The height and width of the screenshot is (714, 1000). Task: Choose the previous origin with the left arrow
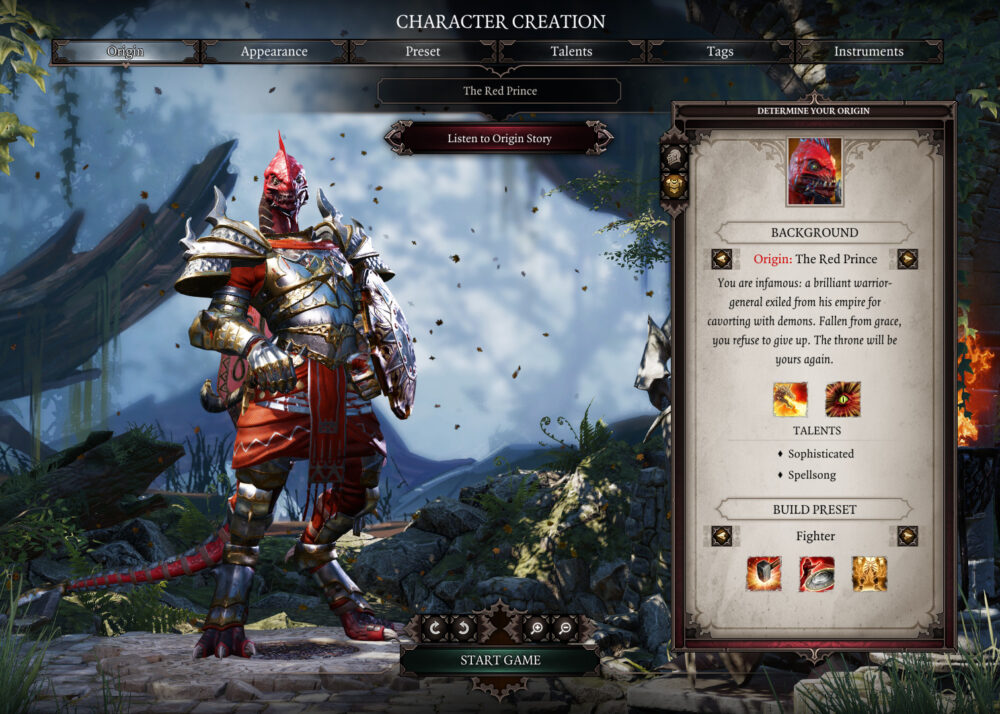[x=721, y=259]
